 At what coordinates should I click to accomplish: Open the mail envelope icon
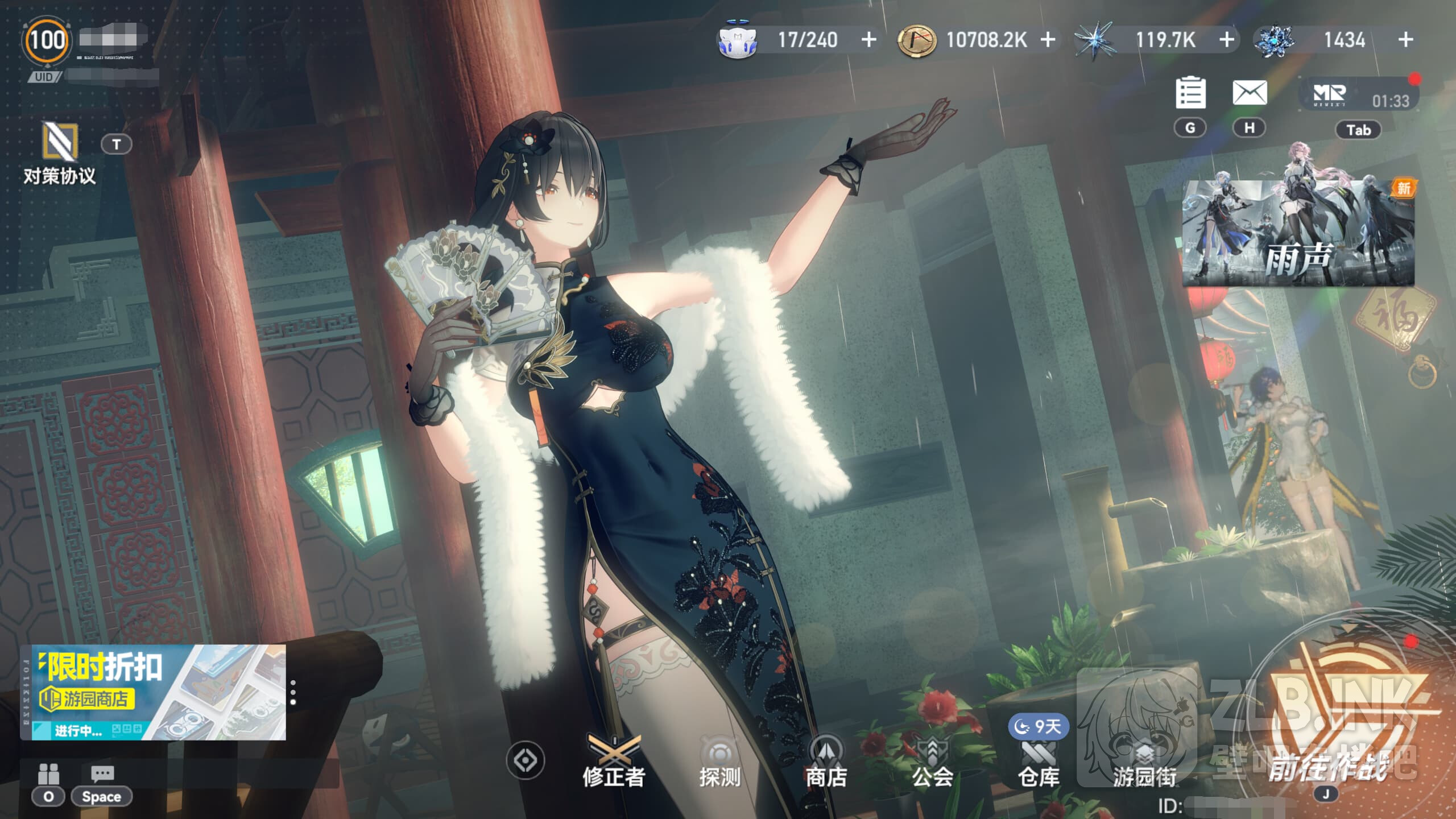1250,92
